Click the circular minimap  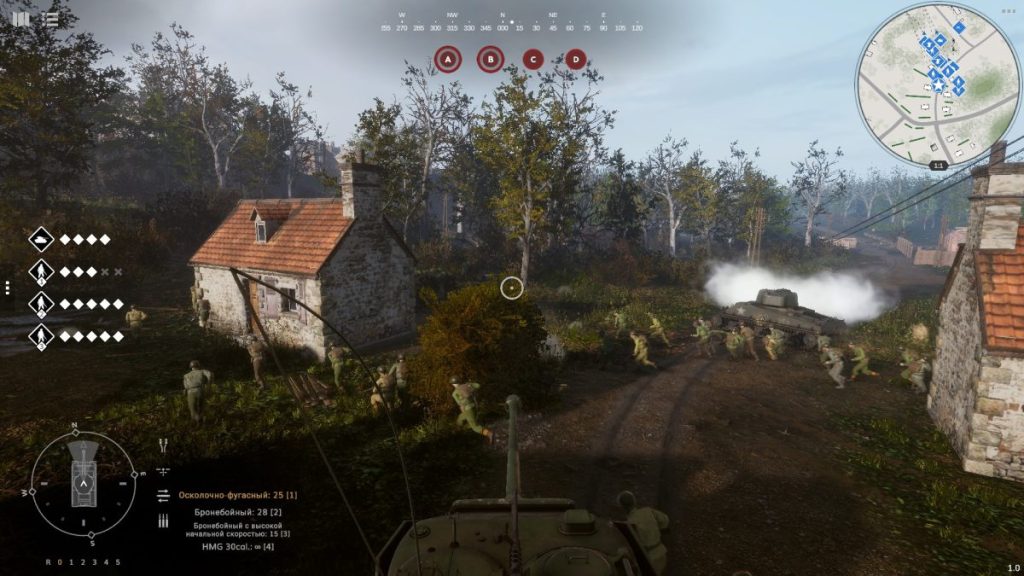(938, 83)
